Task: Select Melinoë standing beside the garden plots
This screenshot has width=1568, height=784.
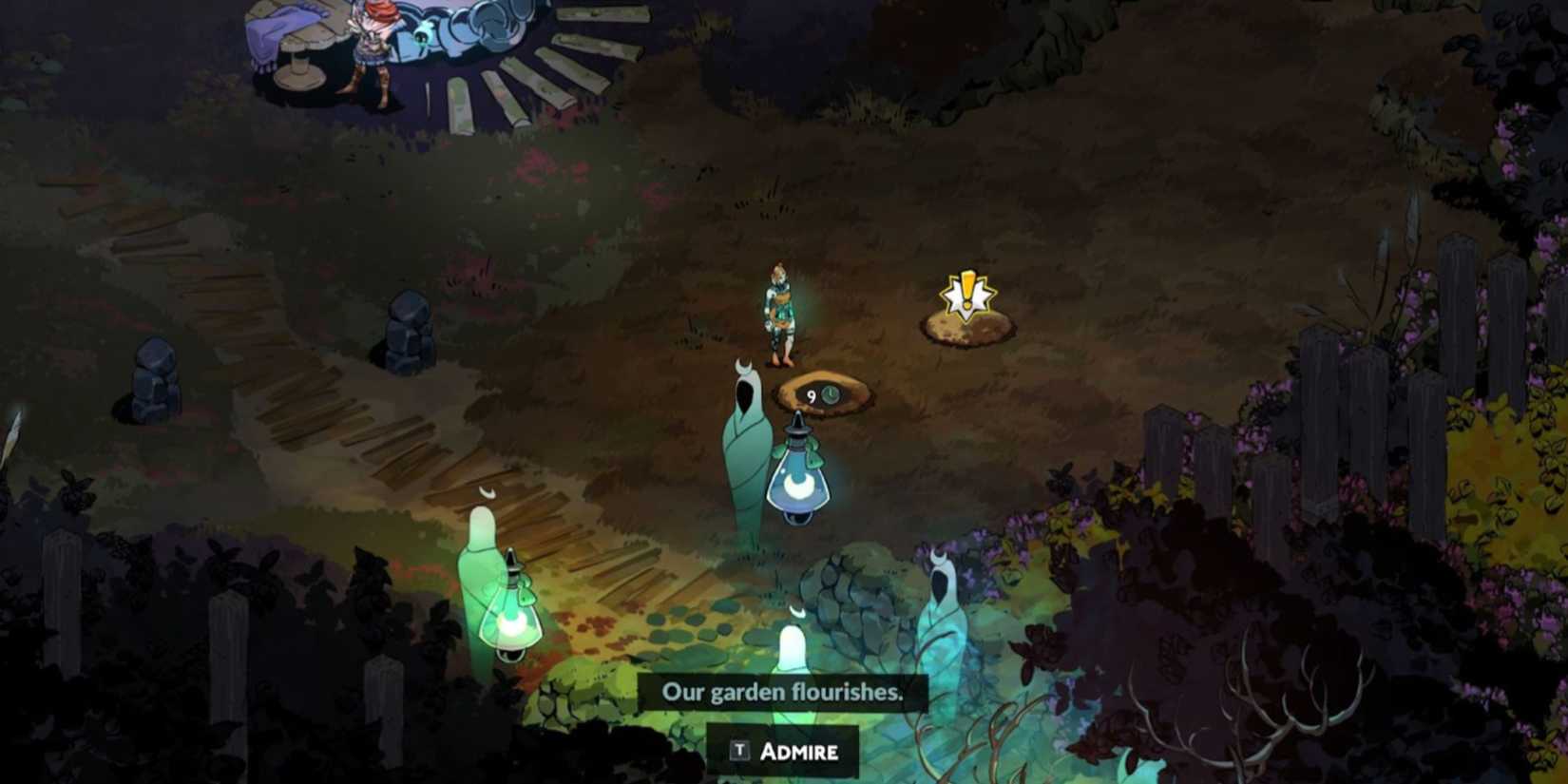Action: (781, 314)
